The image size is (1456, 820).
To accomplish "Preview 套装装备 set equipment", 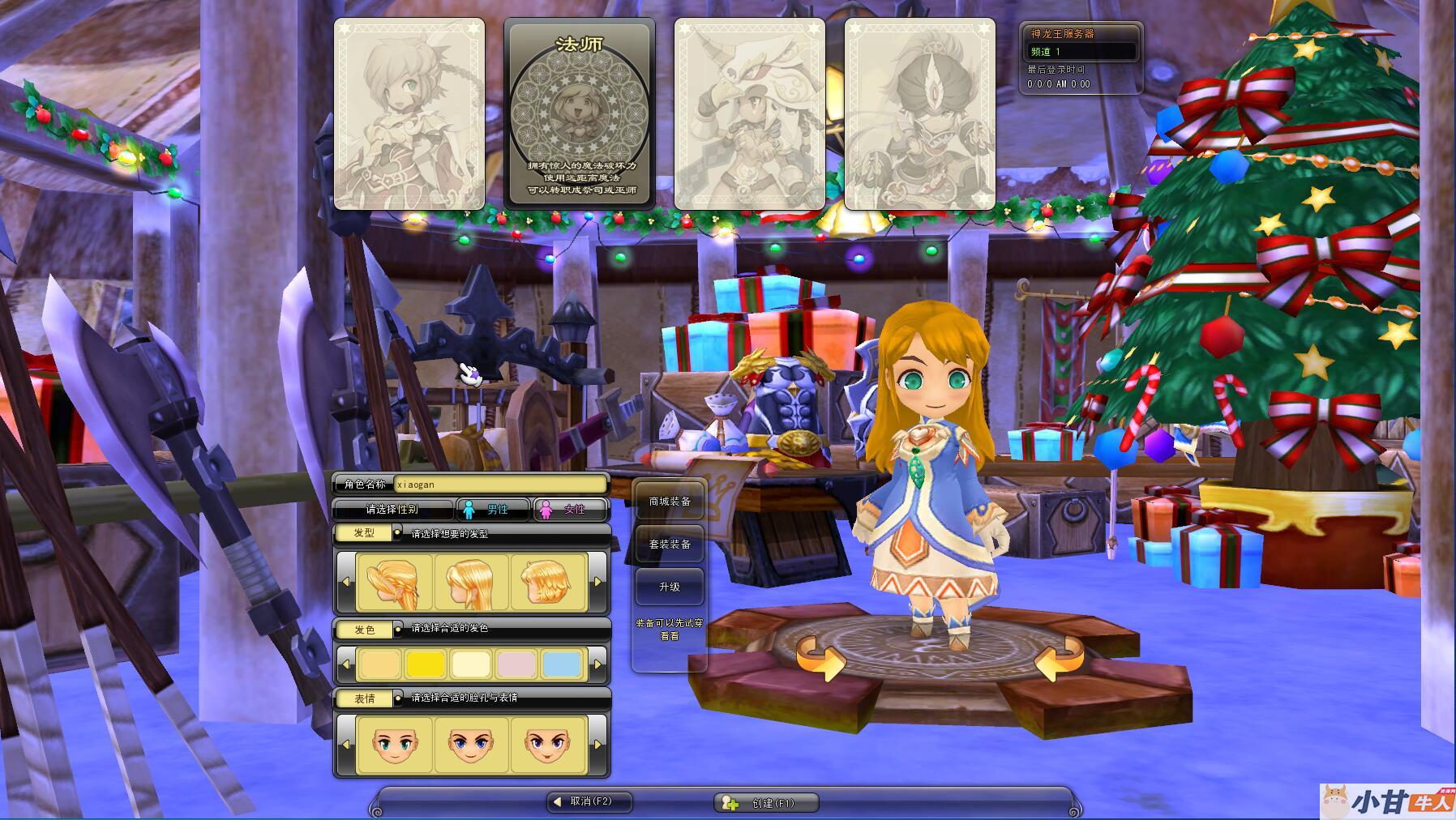I will pos(670,545).
